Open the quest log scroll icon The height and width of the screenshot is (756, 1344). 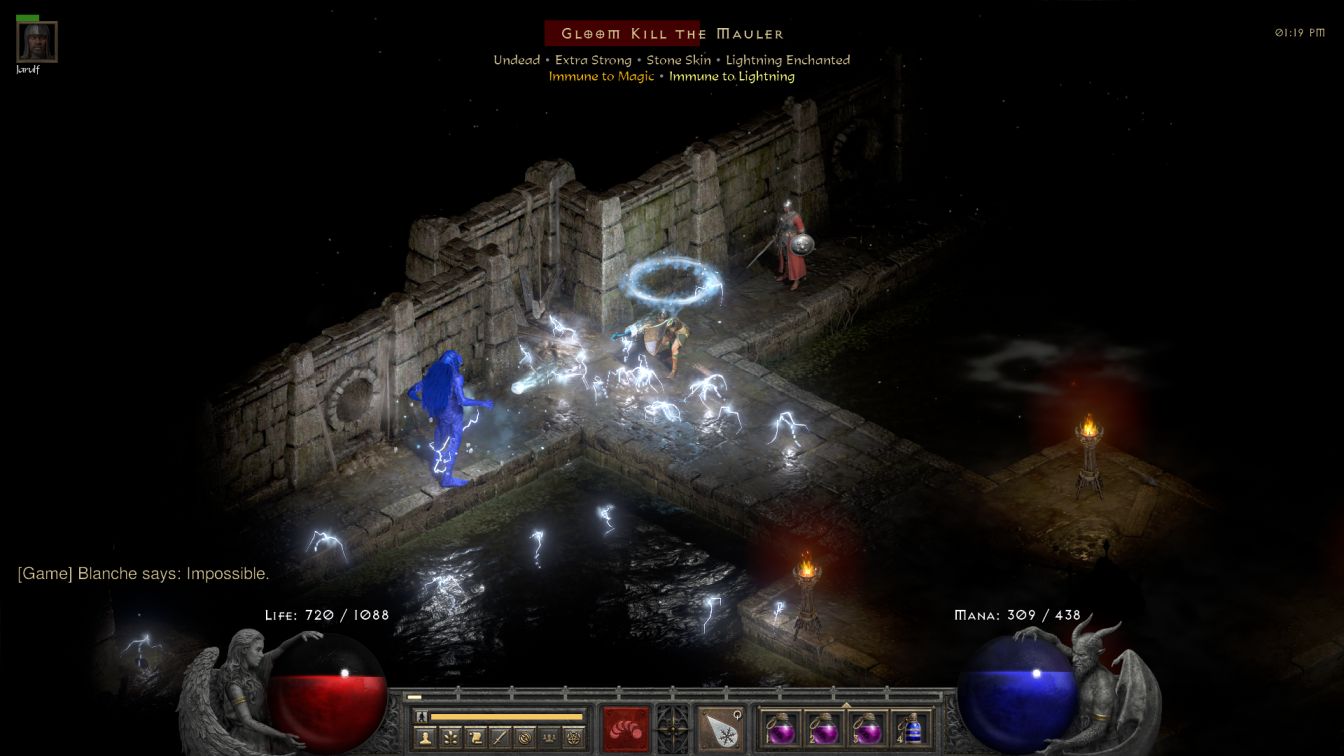click(473, 738)
